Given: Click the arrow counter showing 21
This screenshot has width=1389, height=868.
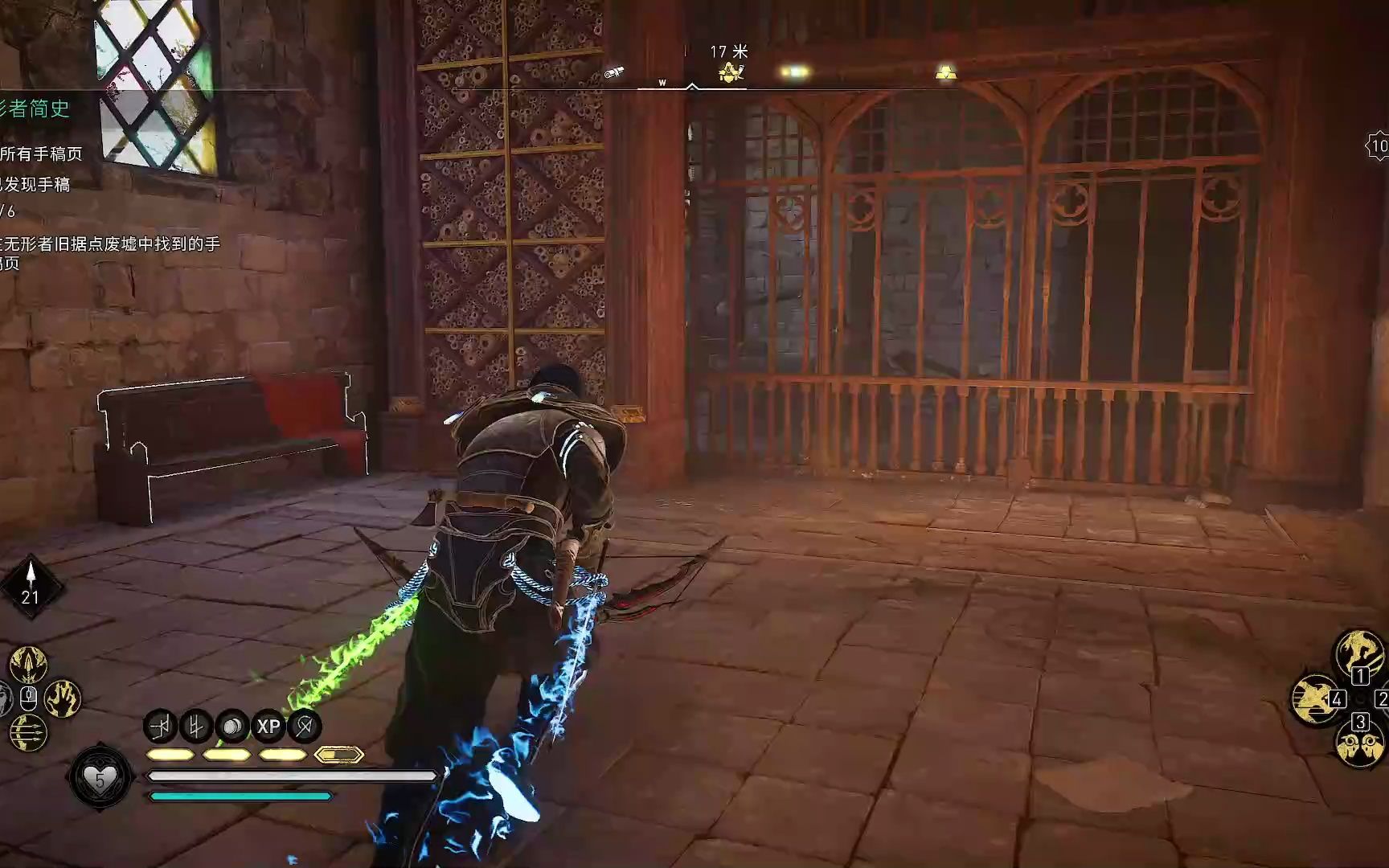Looking at the screenshot, I should [31, 597].
